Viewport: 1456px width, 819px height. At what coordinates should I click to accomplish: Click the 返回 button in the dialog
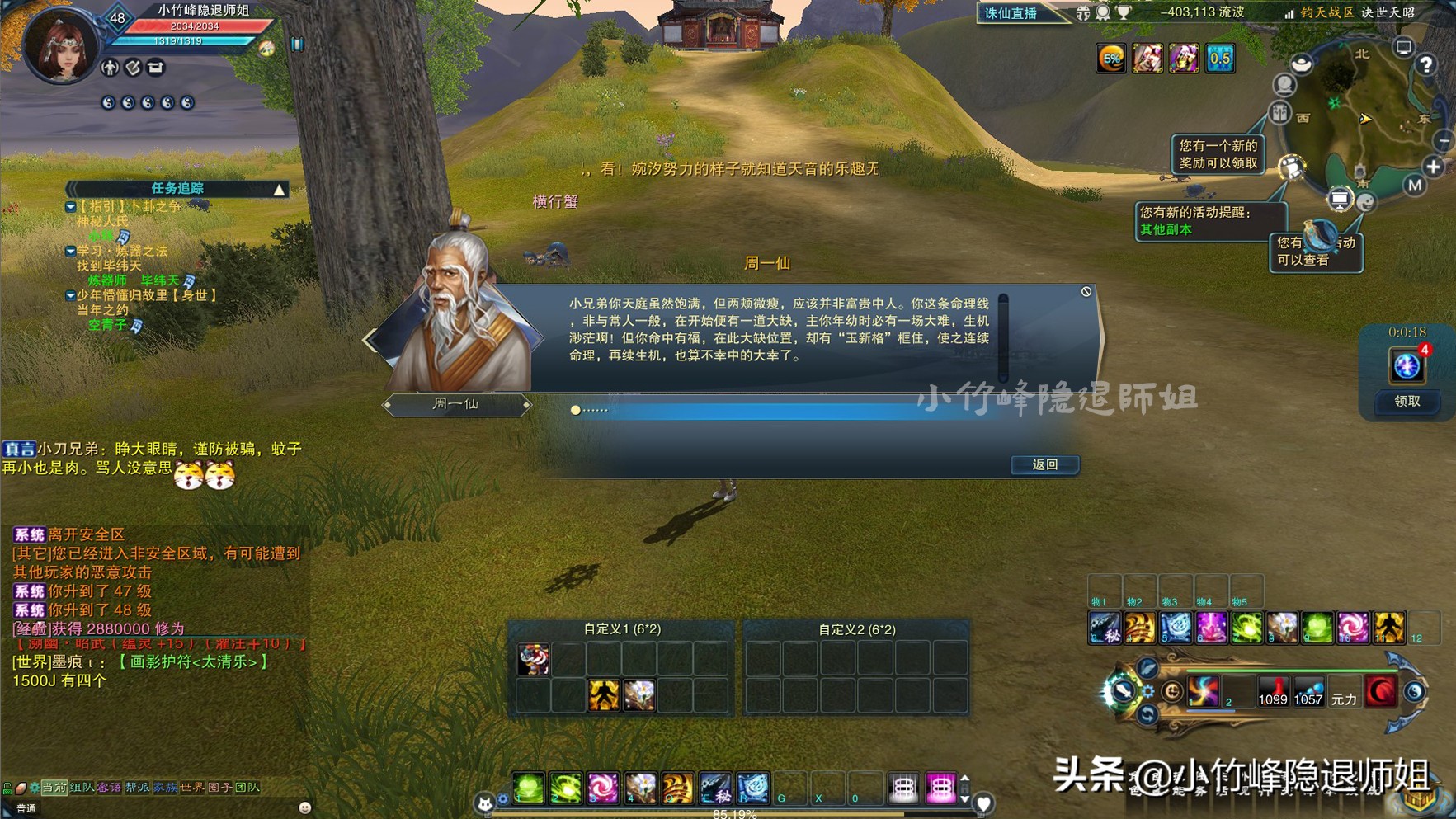pyautogui.click(x=1044, y=464)
